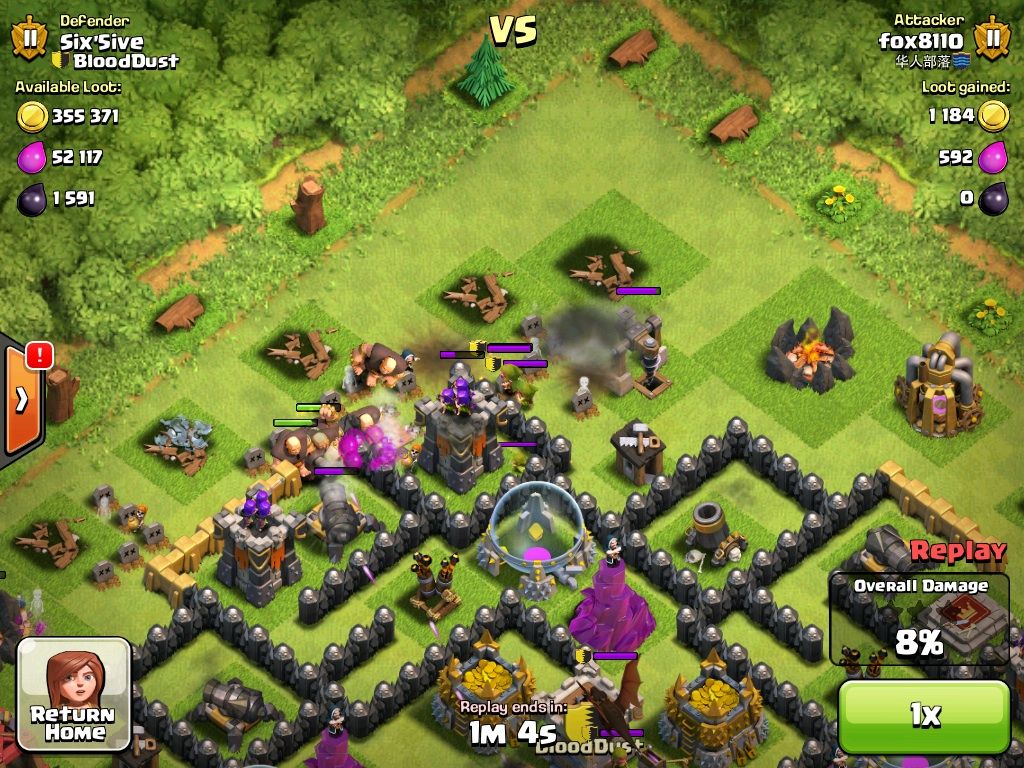1024x768 pixels.
Task: View attacker fox8110's profile name
Action: click(x=920, y=41)
